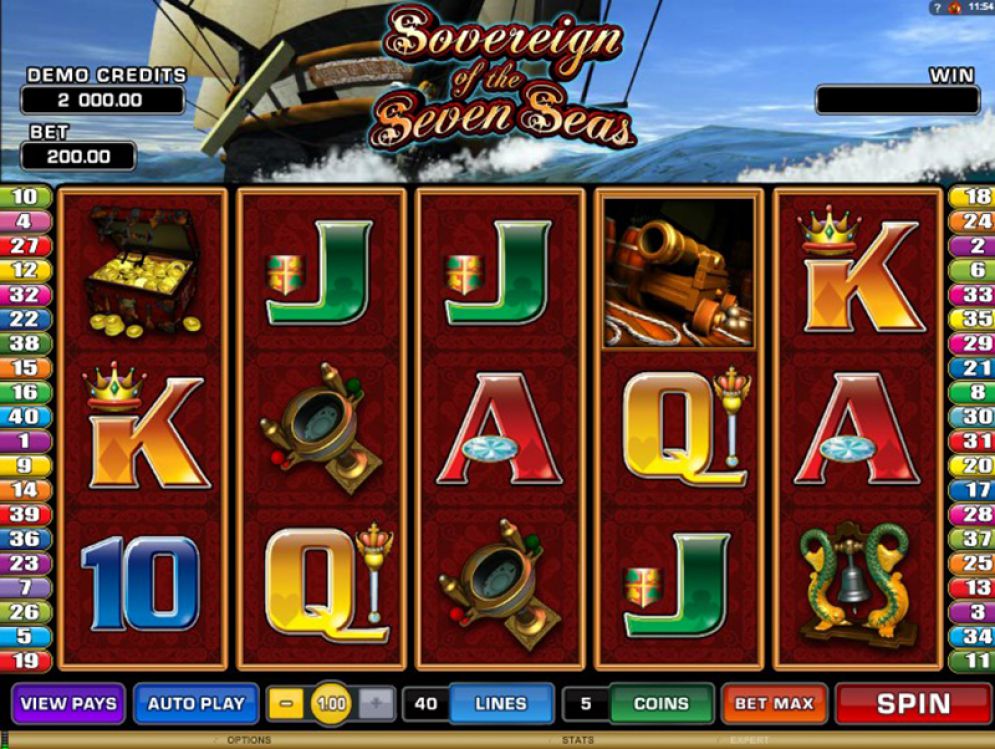
Task: Click payline number 1 marker
Action: click(25, 441)
